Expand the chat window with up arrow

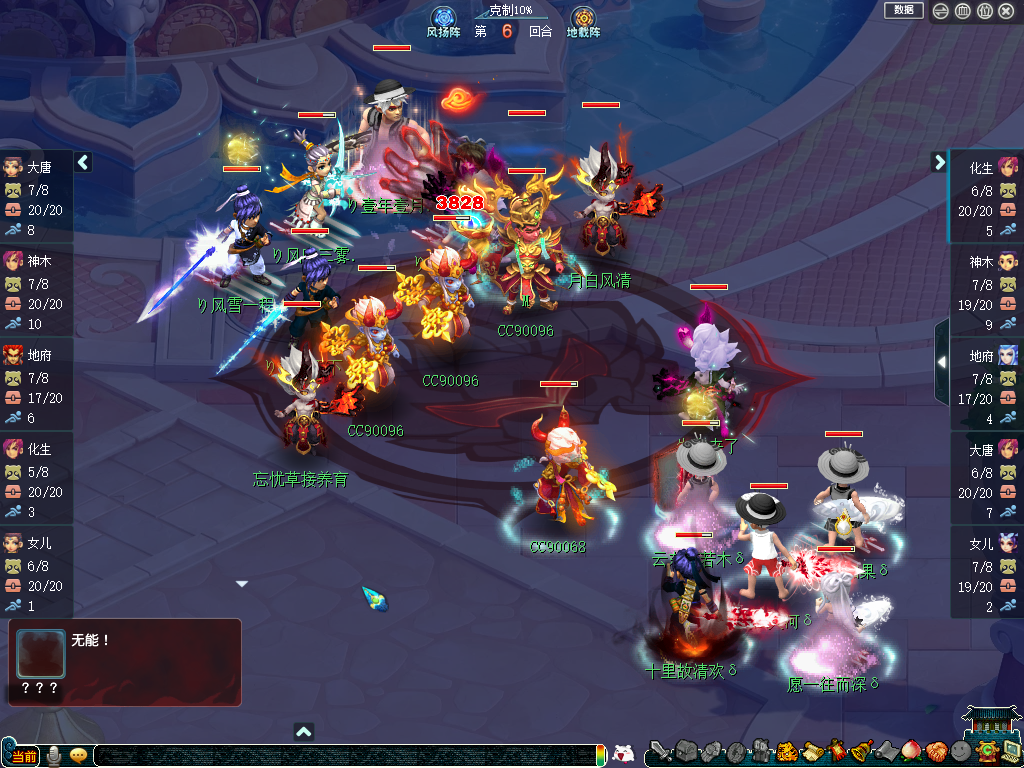pyautogui.click(x=304, y=731)
